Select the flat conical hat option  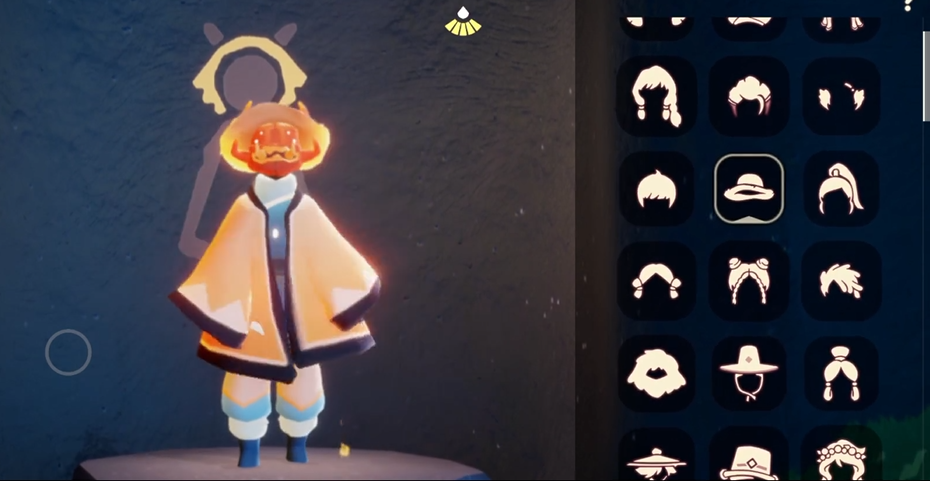coord(656,460)
